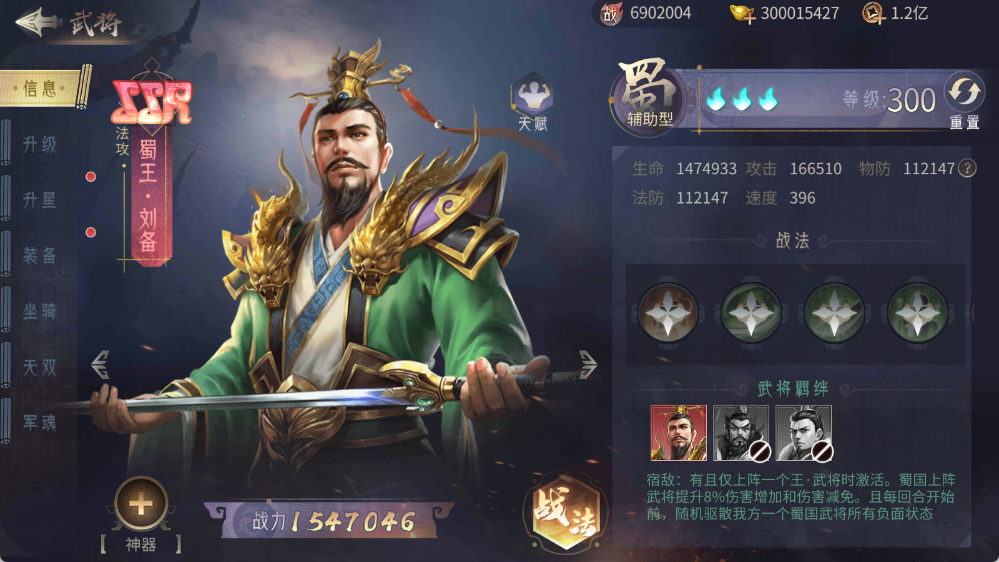Screen dimensions: 999x562
Task: Choose the 军魂 tab
Action: pyautogui.click(x=40, y=423)
